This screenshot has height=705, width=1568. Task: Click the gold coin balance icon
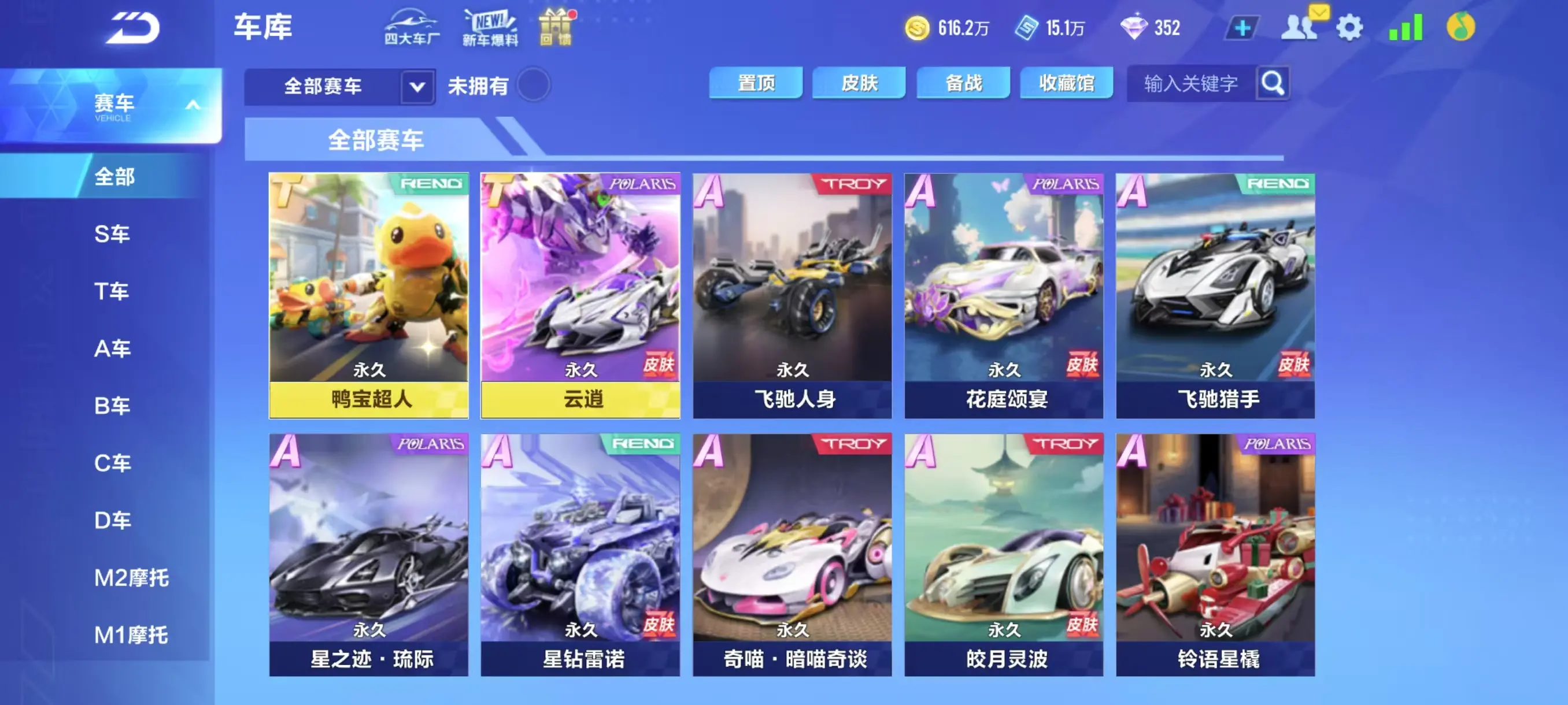tap(919, 27)
